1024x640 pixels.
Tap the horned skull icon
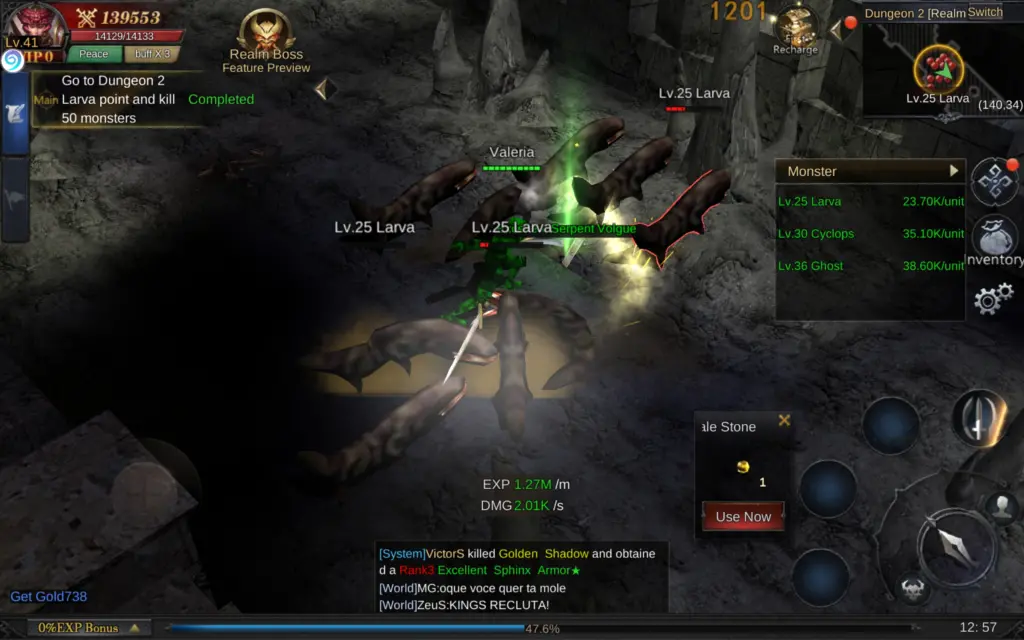coord(912,587)
